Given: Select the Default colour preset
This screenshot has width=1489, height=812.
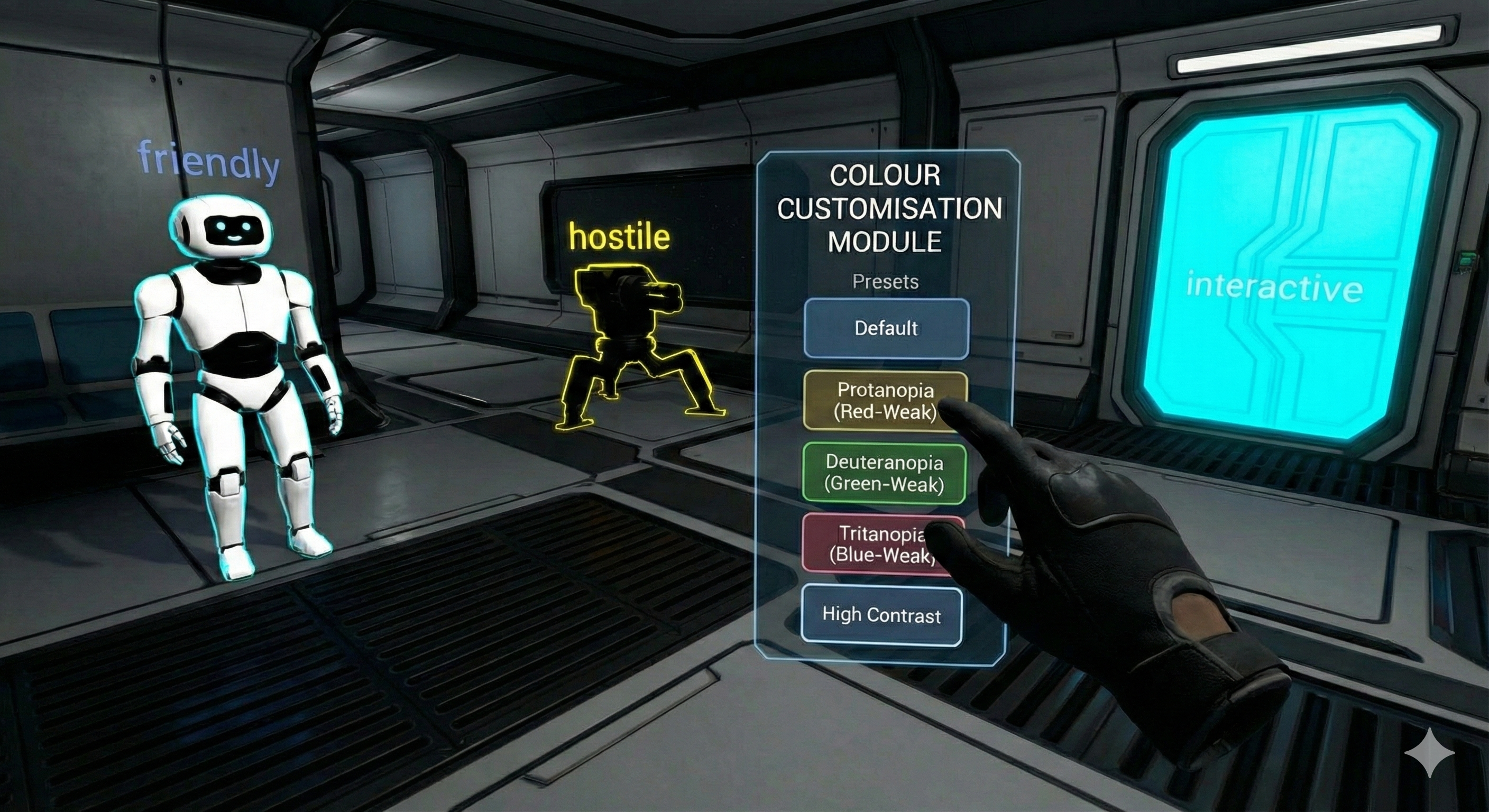Looking at the screenshot, I should tap(886, 328).
